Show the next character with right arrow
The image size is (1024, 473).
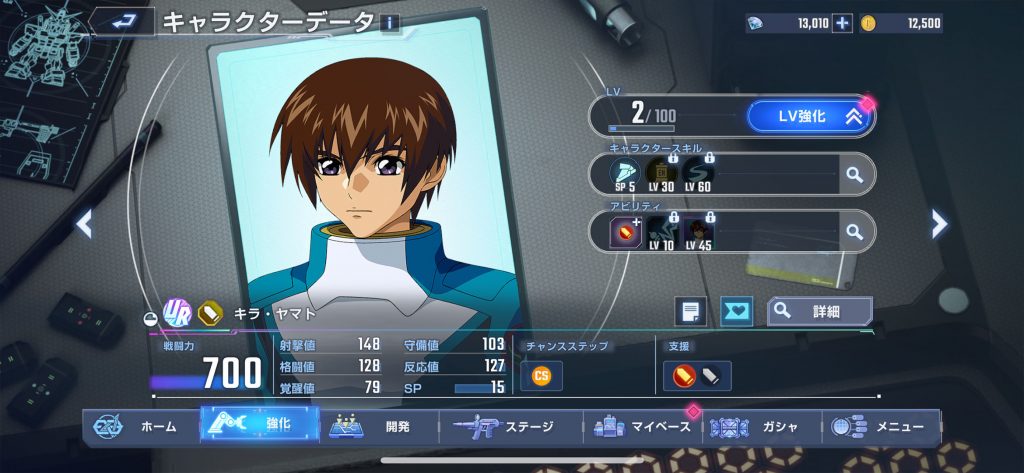coord(939,224)
